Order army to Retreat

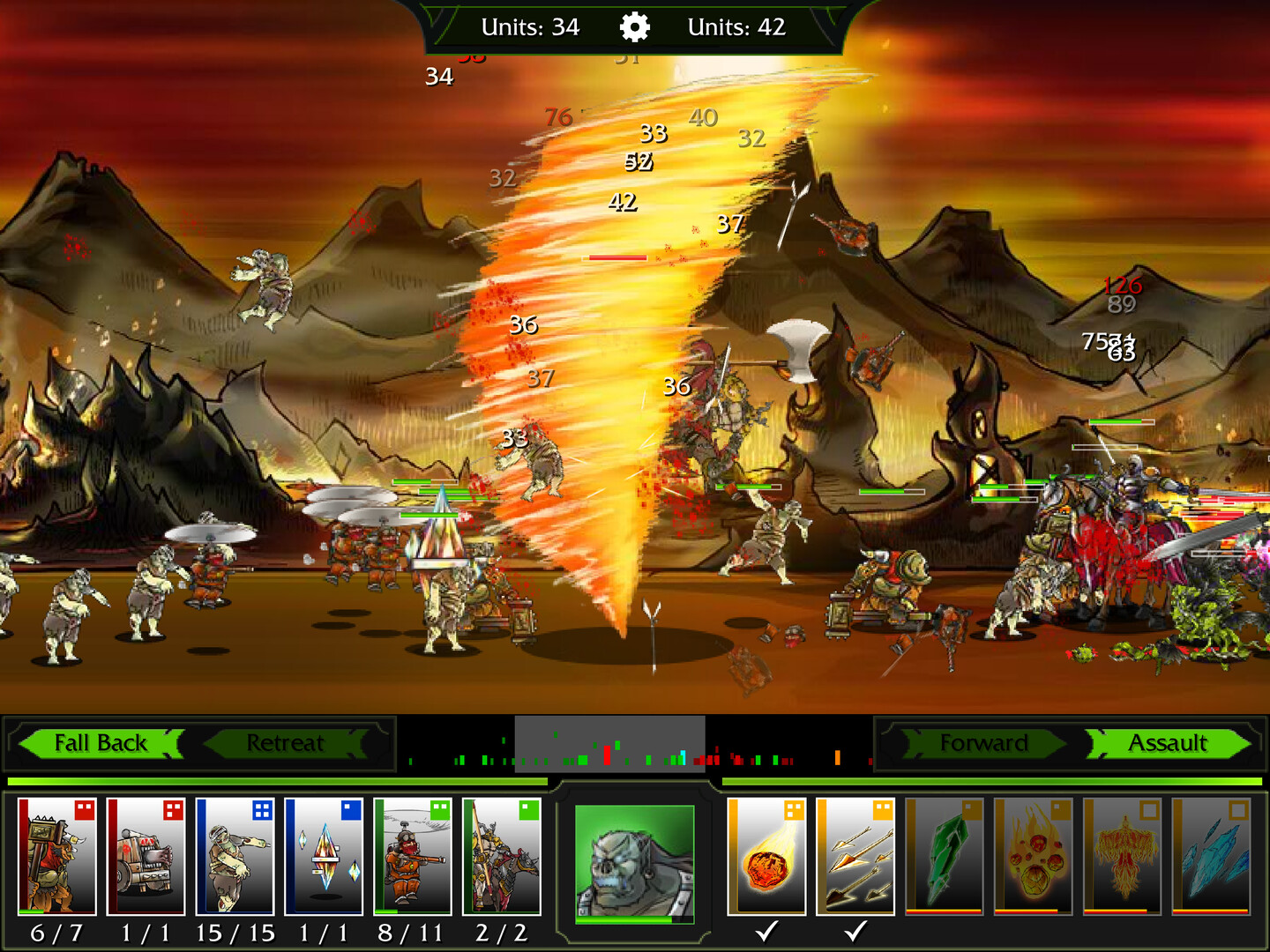[x=286, y=743]
